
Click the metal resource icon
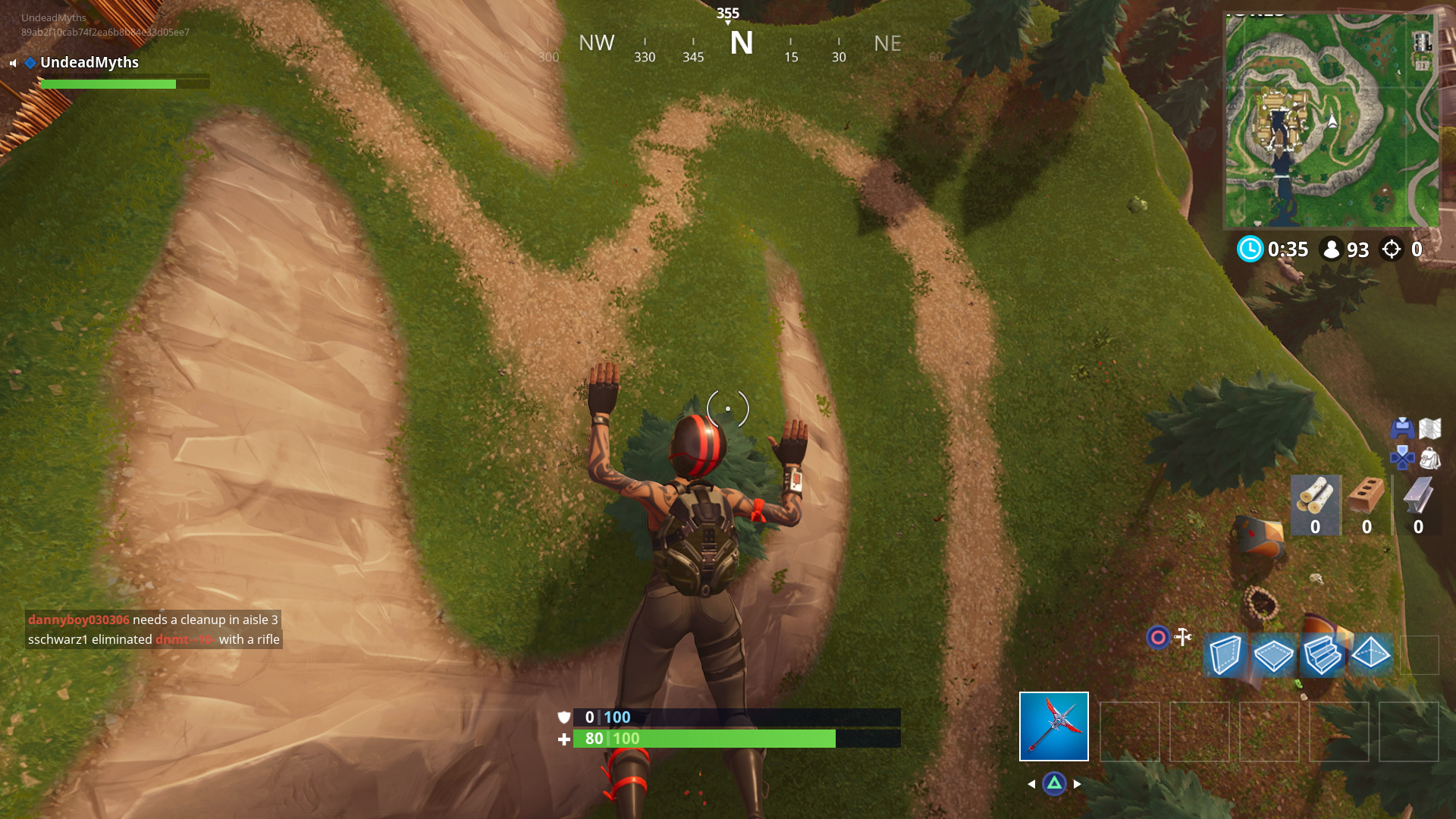coord(1418,495)
